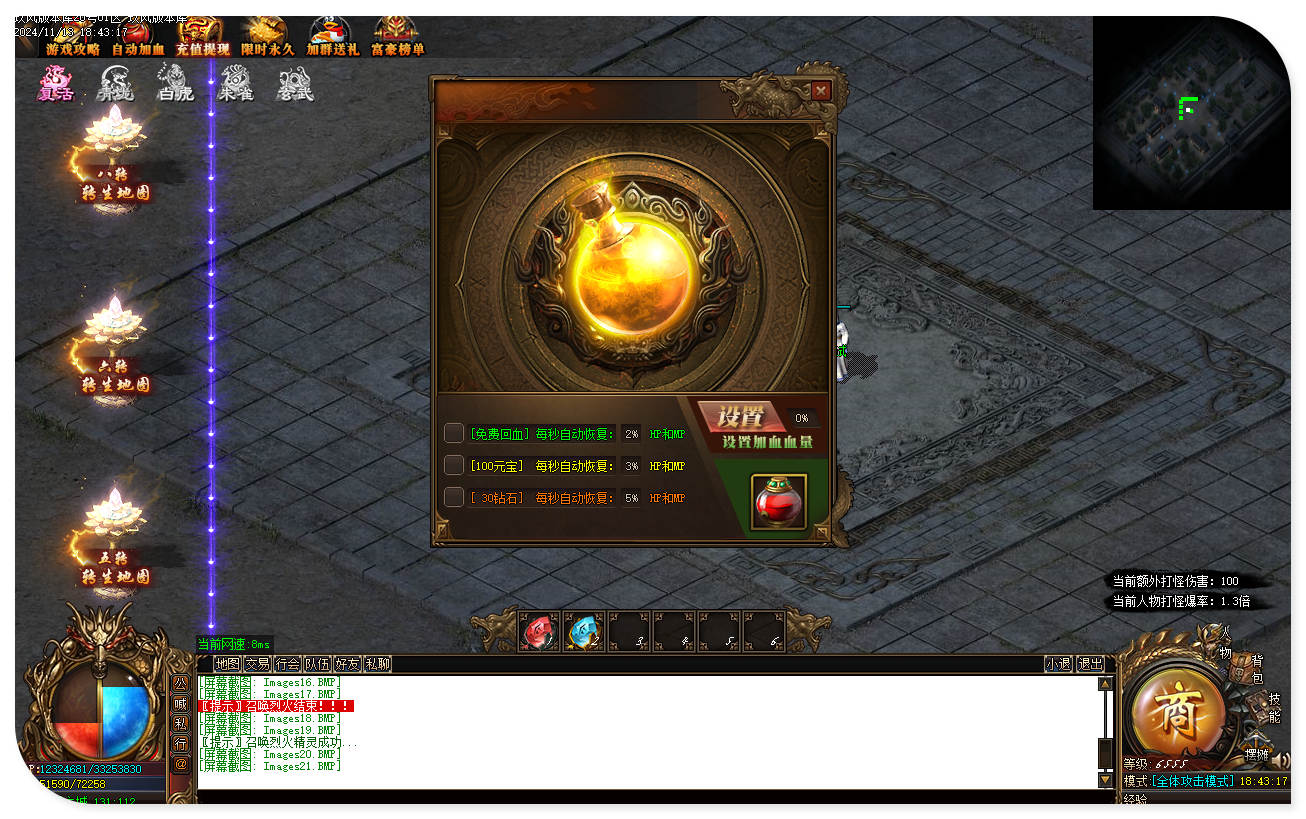Open the 行会 guild panel
Viewport: 1306px width, 819px height.
click(287, 664)
